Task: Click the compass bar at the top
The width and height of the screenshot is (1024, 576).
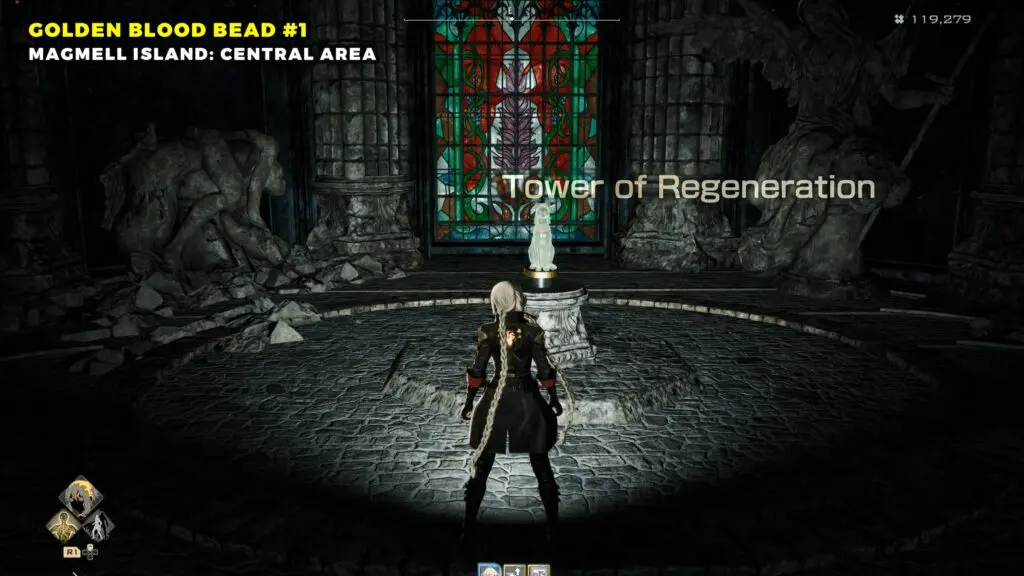Action: pos(511,18)
